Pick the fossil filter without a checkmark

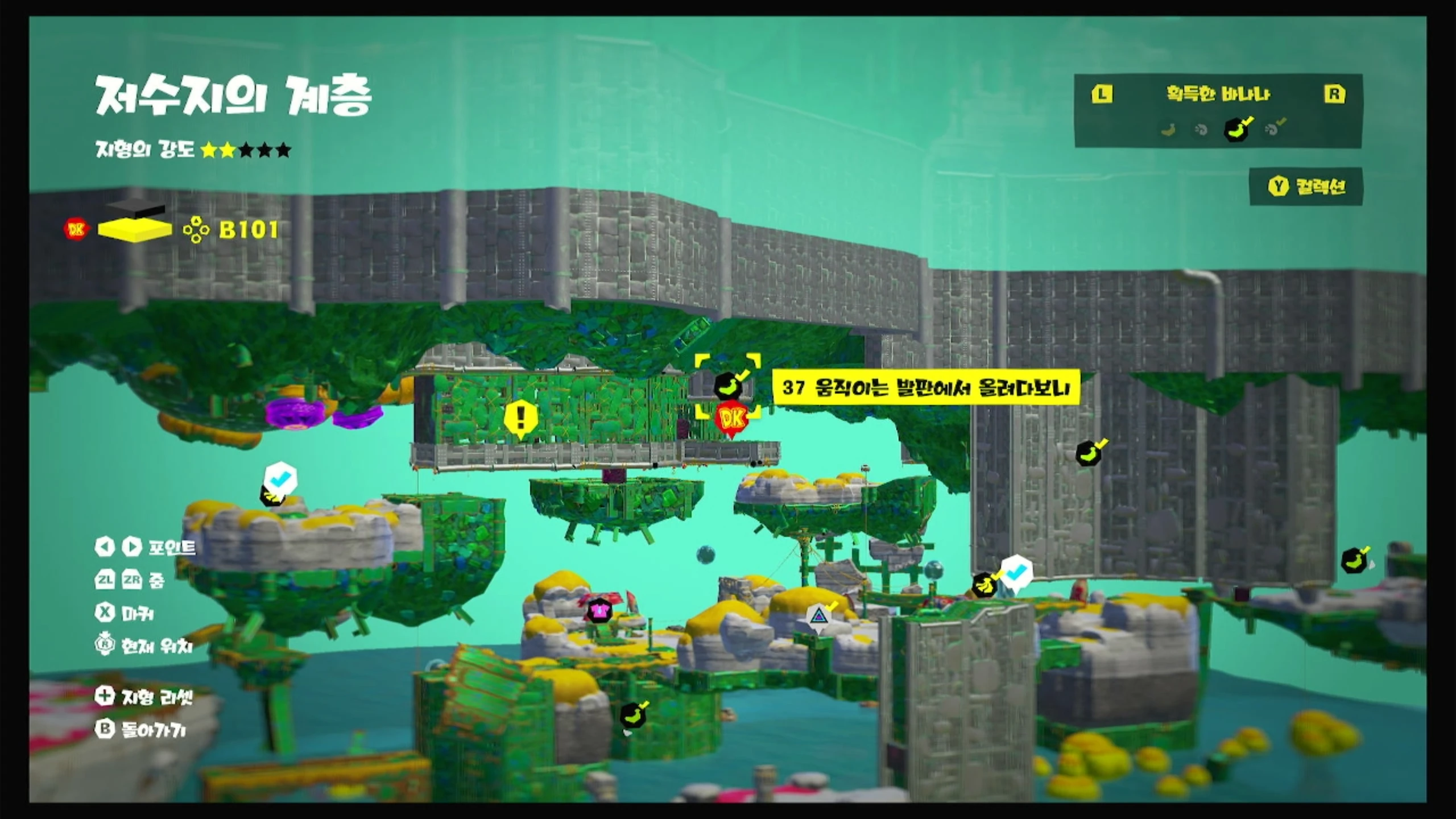point(1201,130)
